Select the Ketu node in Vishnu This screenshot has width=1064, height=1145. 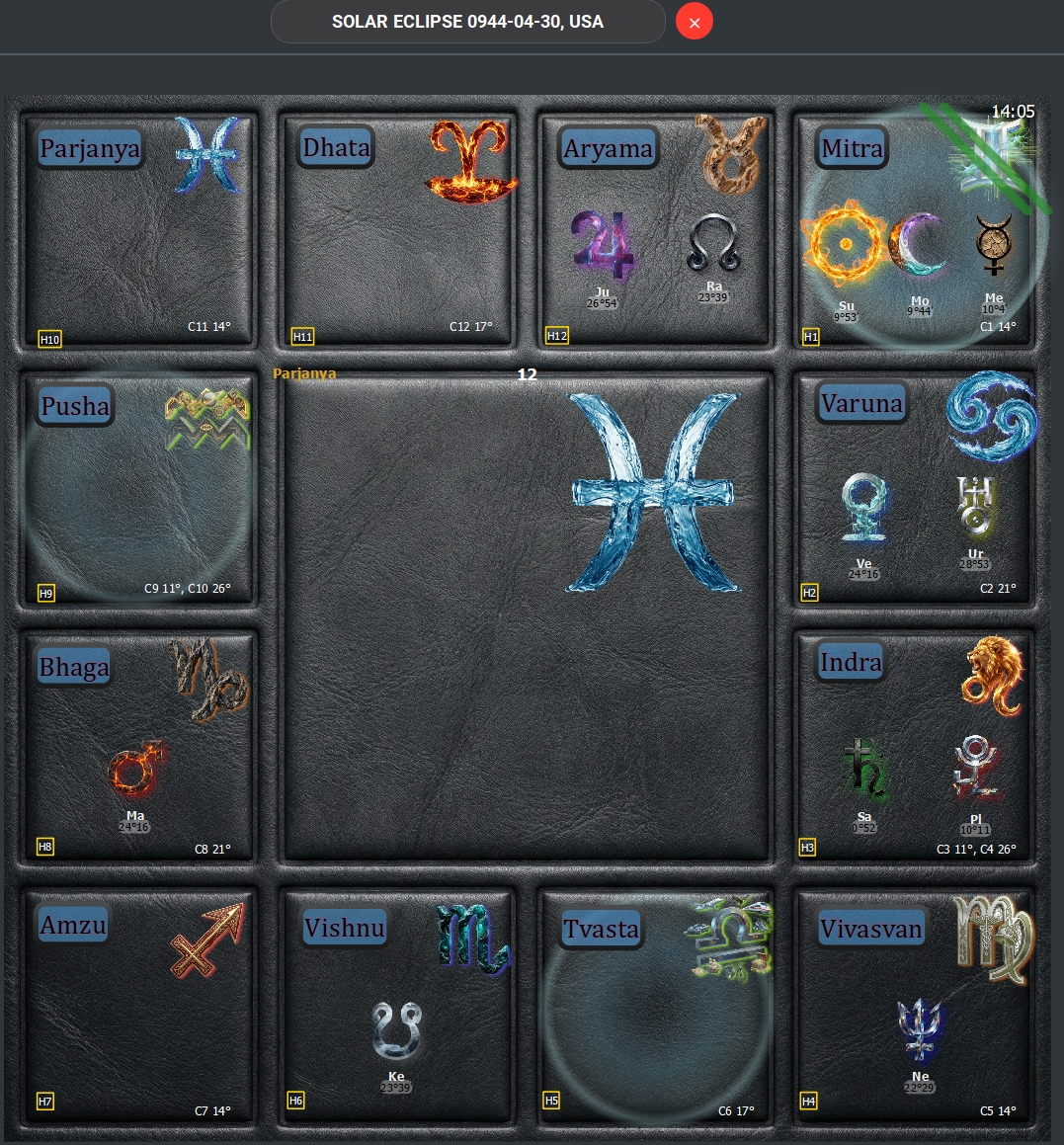[x=396, y=1031]
